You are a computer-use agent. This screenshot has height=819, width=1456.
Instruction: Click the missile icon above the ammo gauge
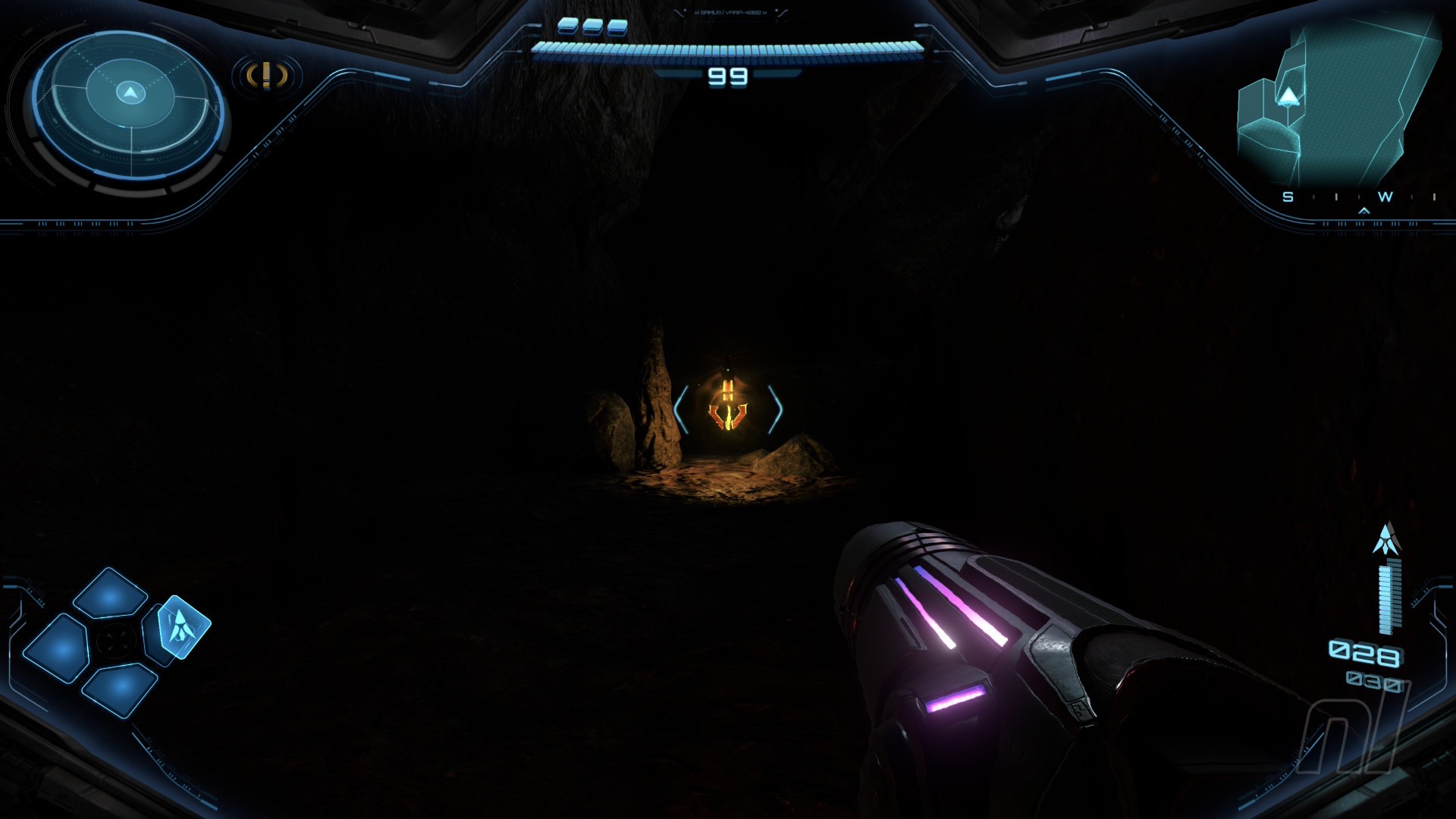[1386, 539]
